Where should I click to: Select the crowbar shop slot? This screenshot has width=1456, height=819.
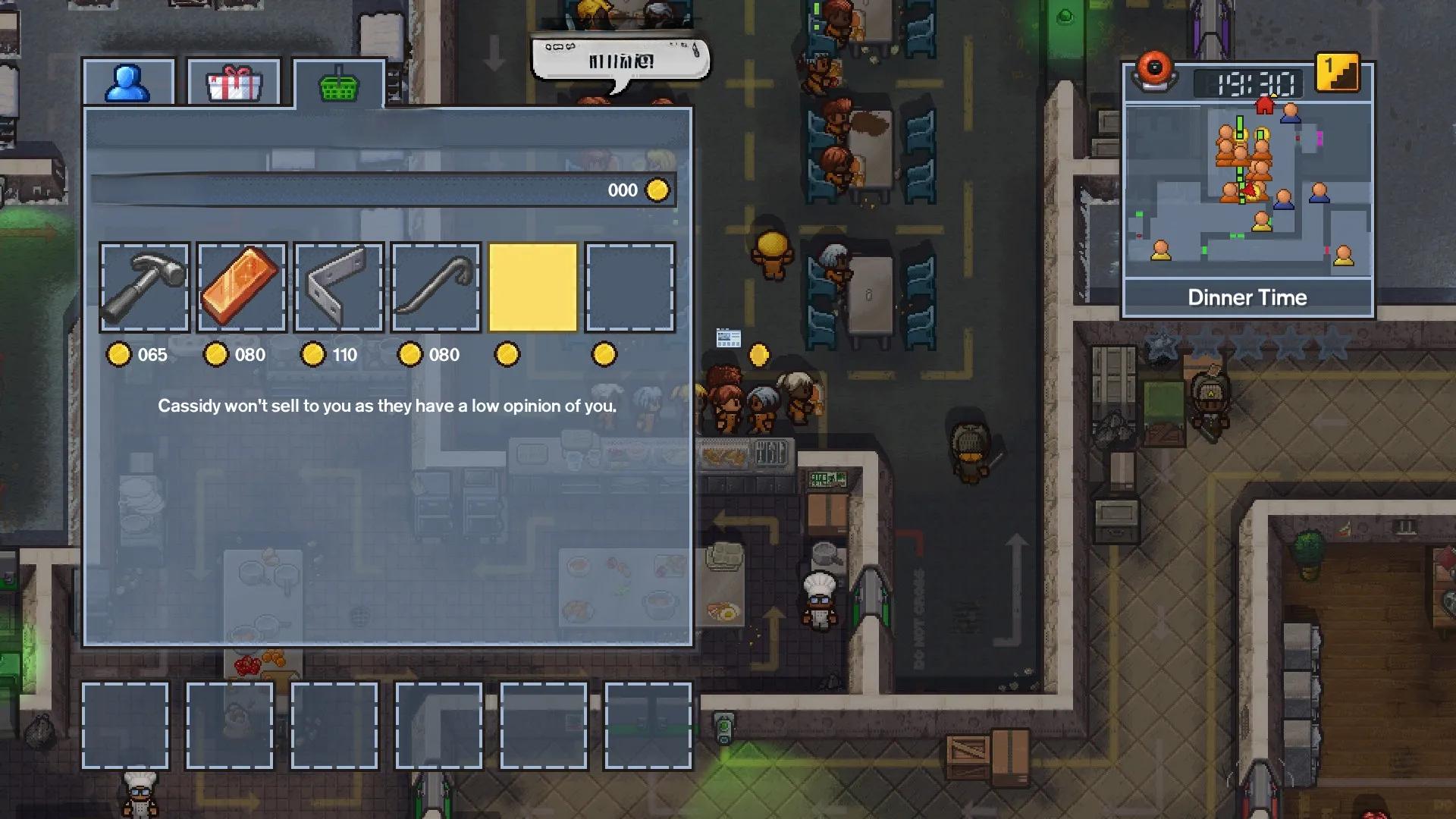(x=435, y=287)
